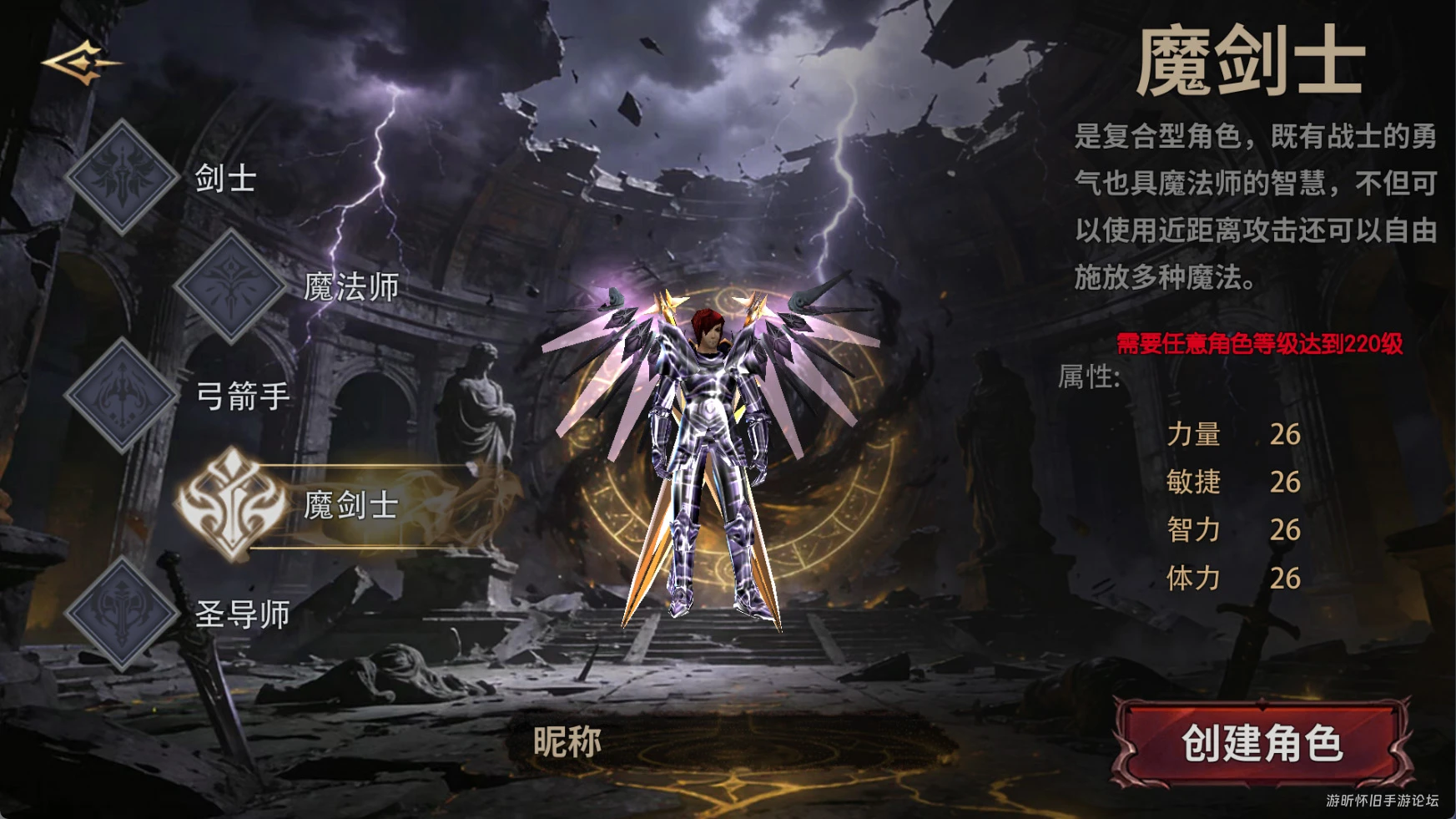The width and height of the screenshot is (1456, 819).
Task: Click the 力量 strength stat value 26
Action: point(1286,435)
